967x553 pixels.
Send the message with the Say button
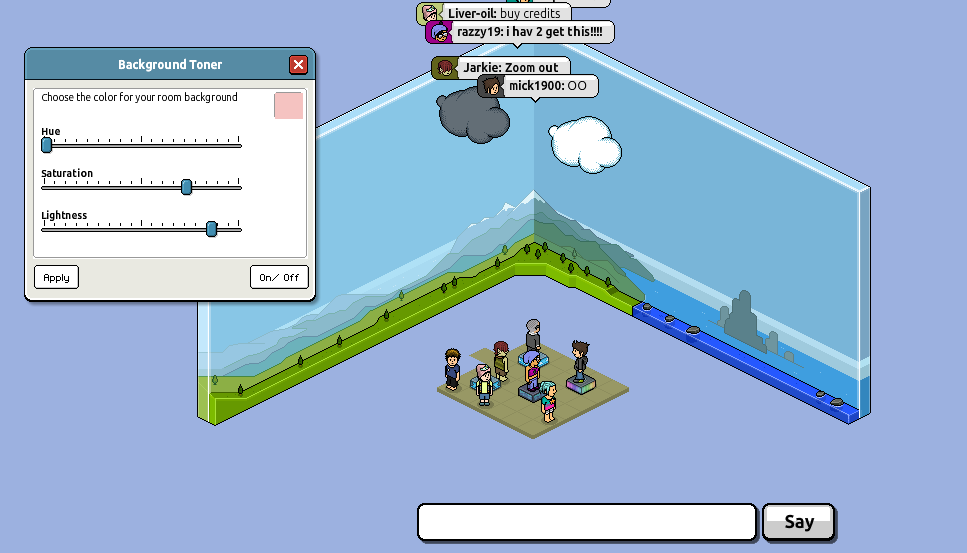[x=798, y=522]
